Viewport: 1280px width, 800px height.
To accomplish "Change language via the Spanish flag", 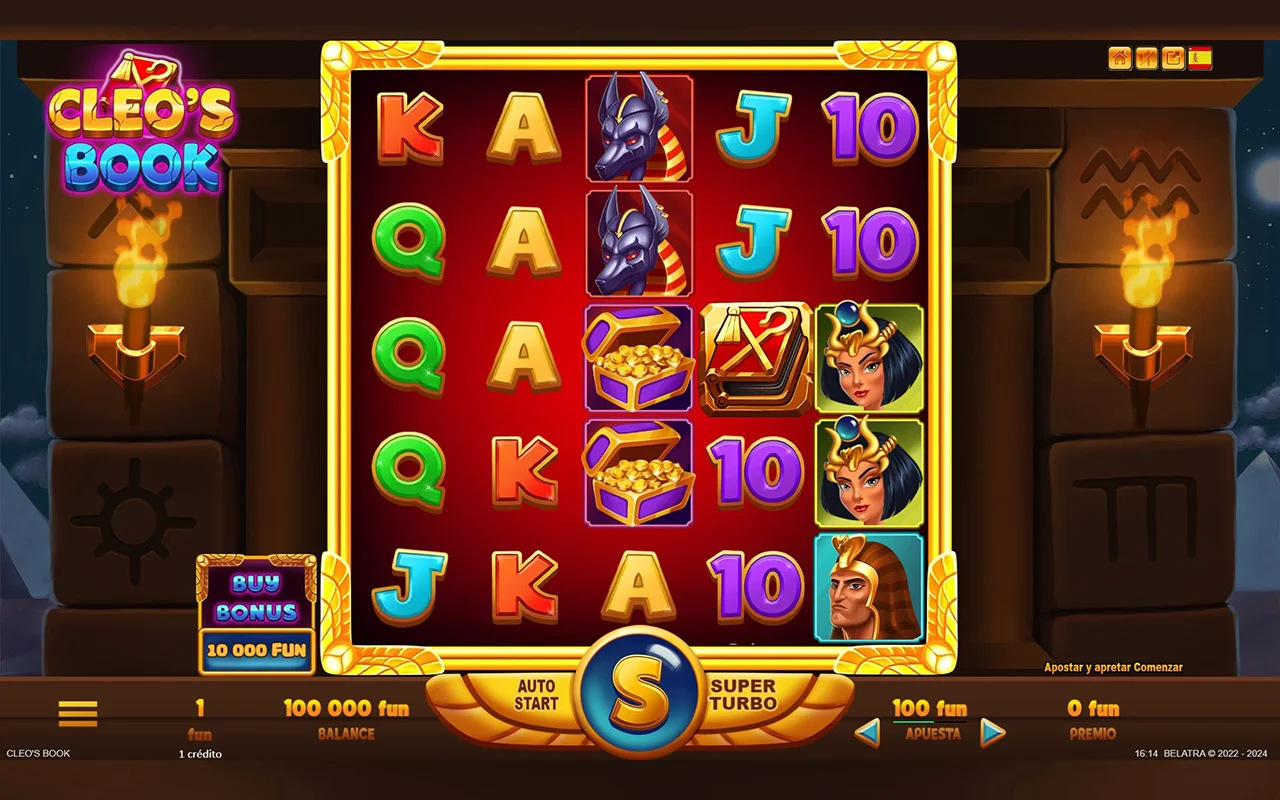I will (x=1200, y=59).
